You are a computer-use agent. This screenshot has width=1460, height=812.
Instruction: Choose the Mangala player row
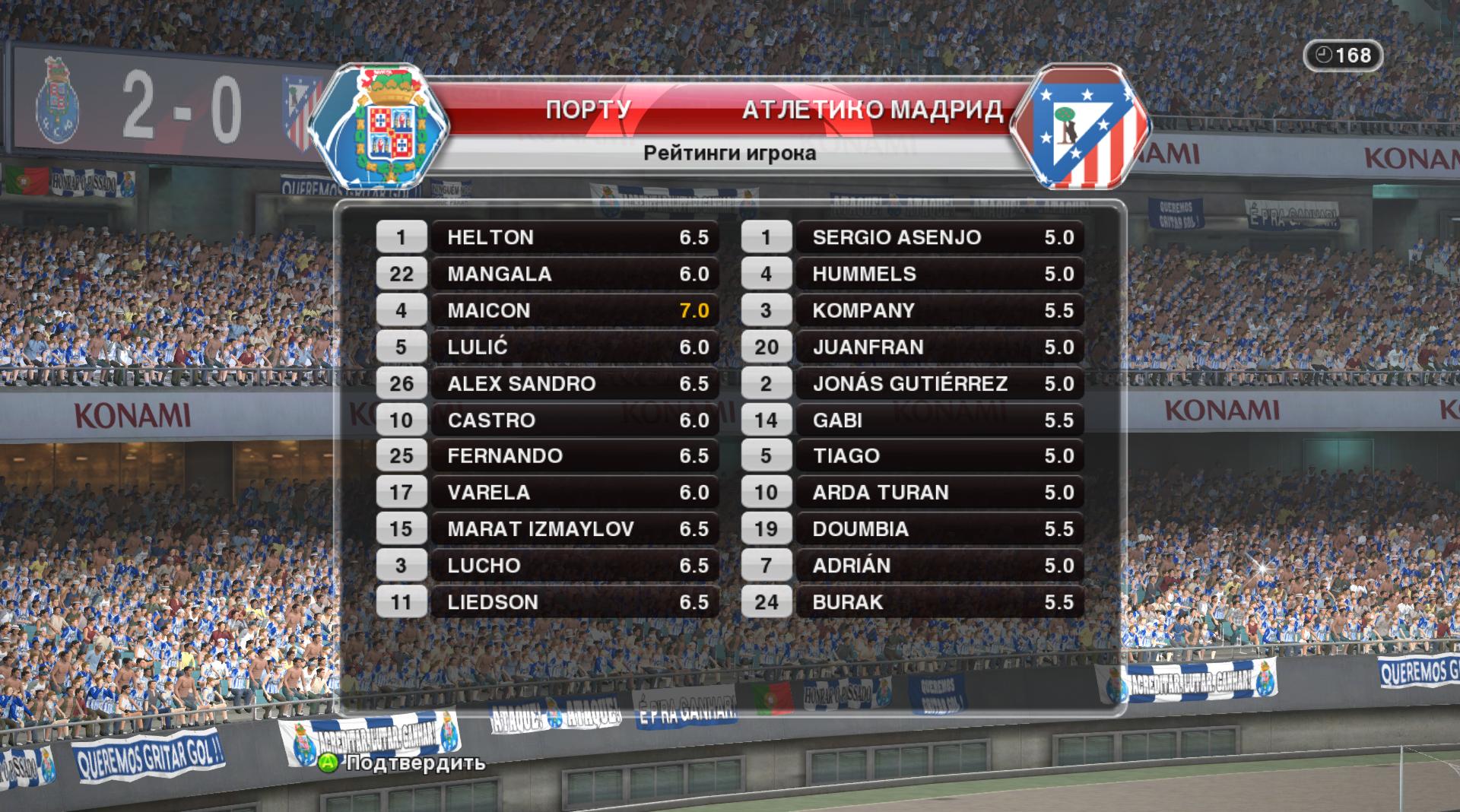tap(574, 274)
